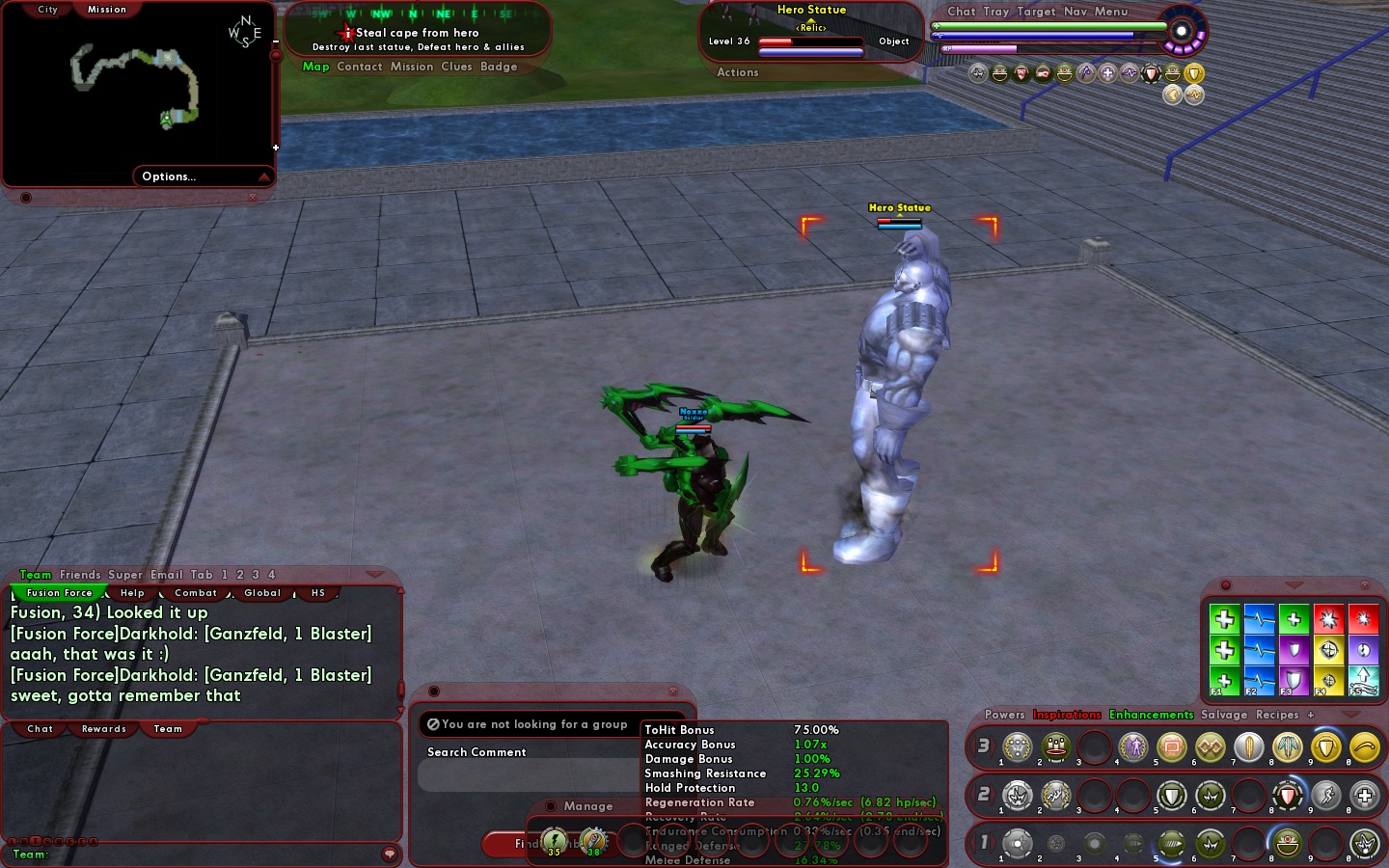Open the main Menu

tap(1111, 12)
